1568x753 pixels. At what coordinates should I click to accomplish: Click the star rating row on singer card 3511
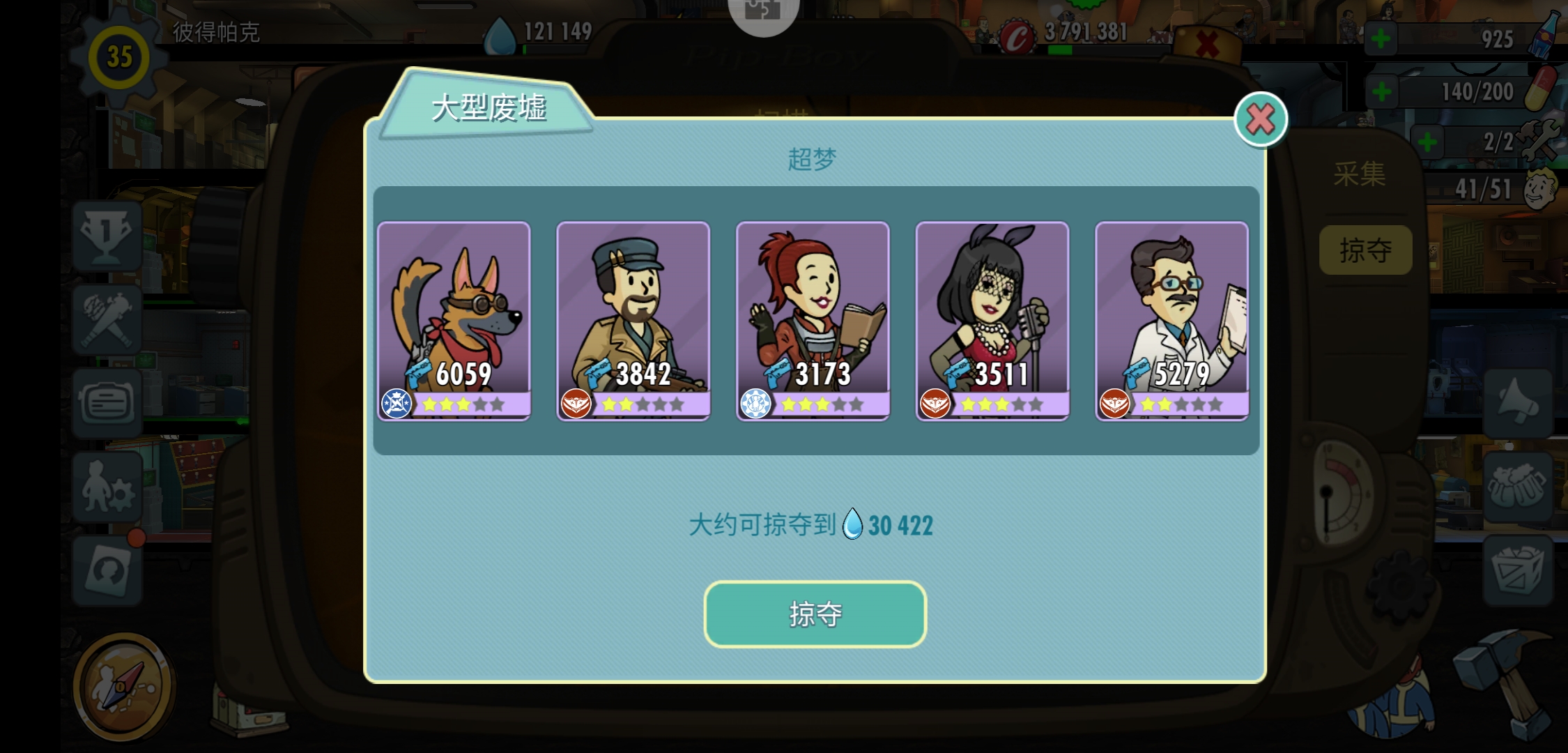[x=1001, y=404]
